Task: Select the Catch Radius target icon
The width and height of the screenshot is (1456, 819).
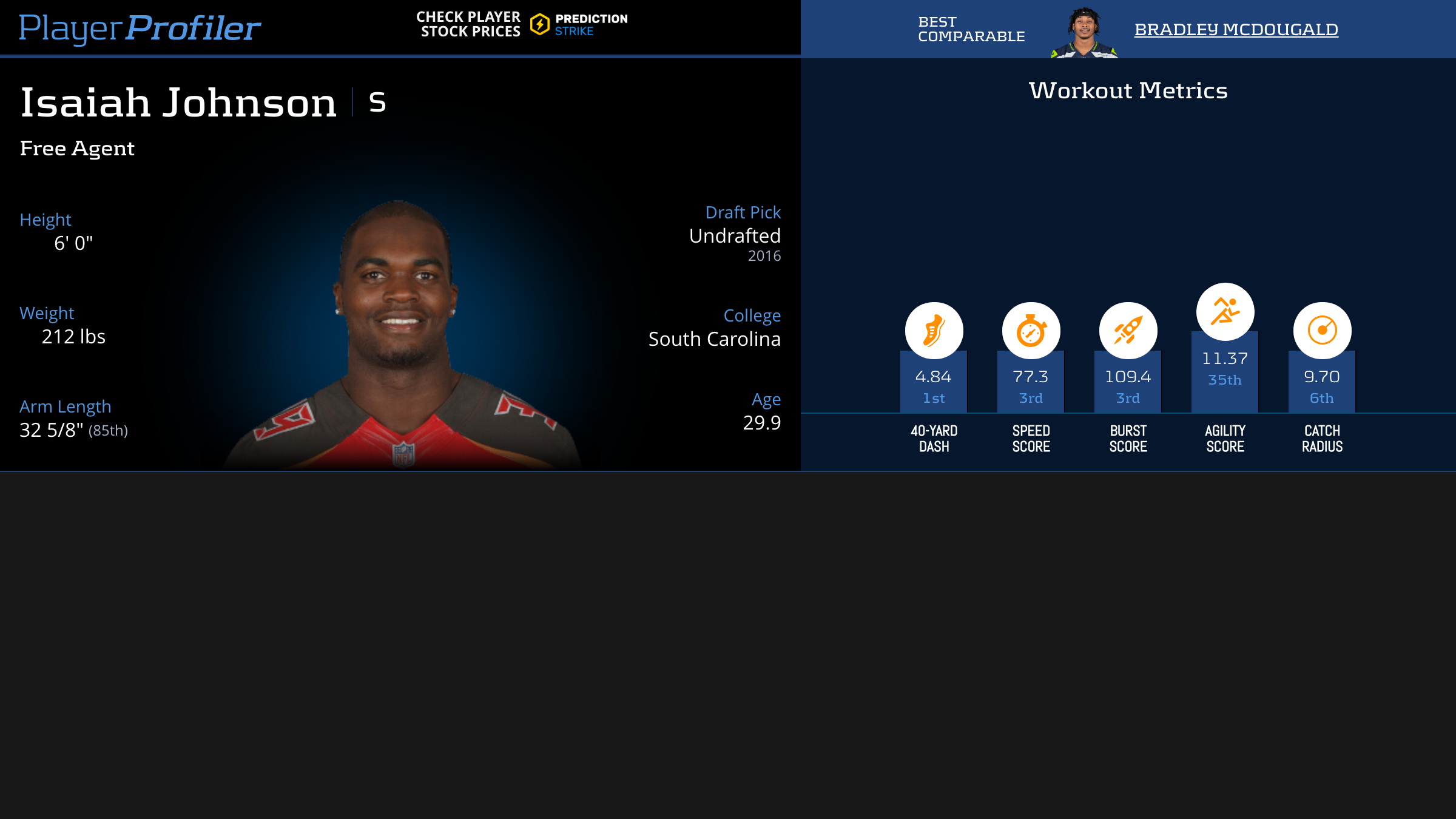Action: tap(1322, 331)
